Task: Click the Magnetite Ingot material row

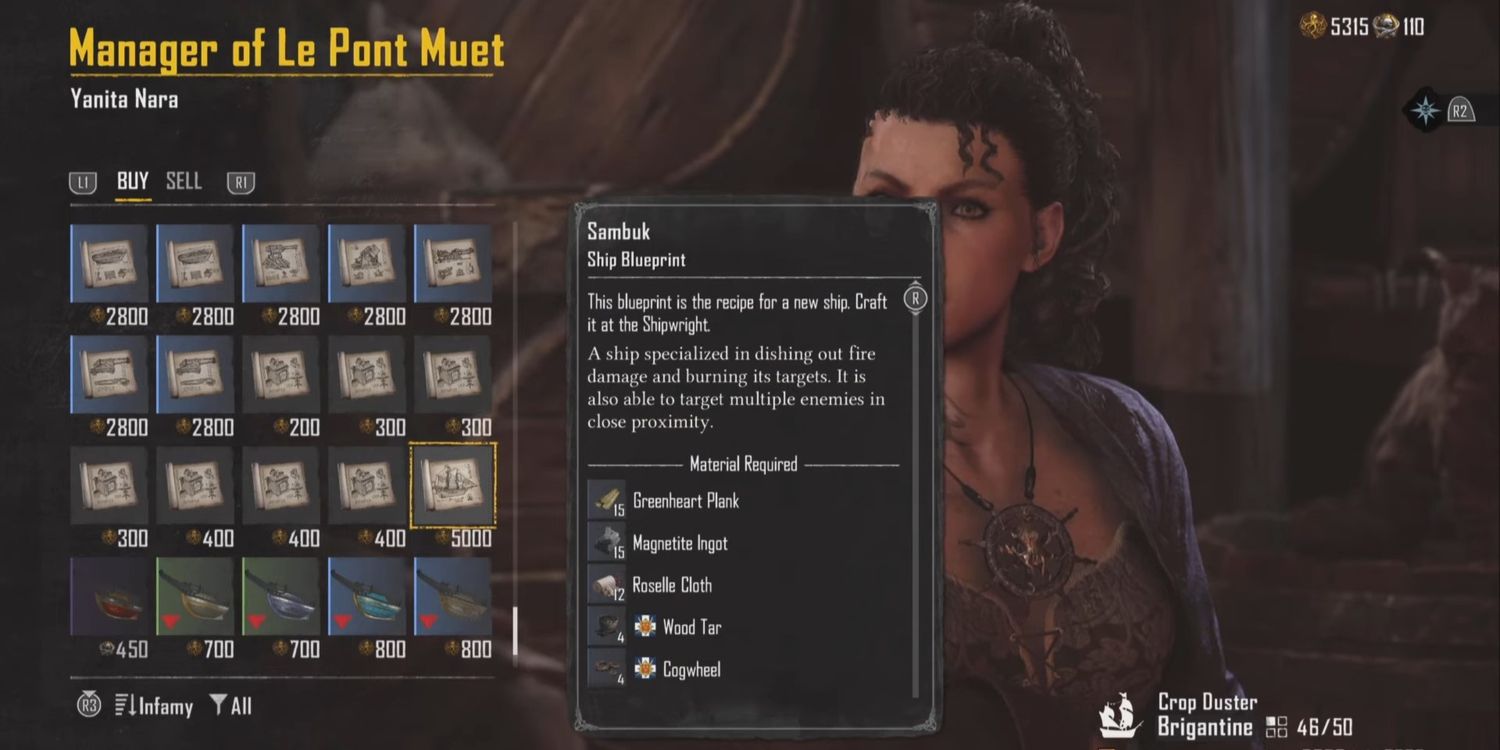Action: pos(679,544)
